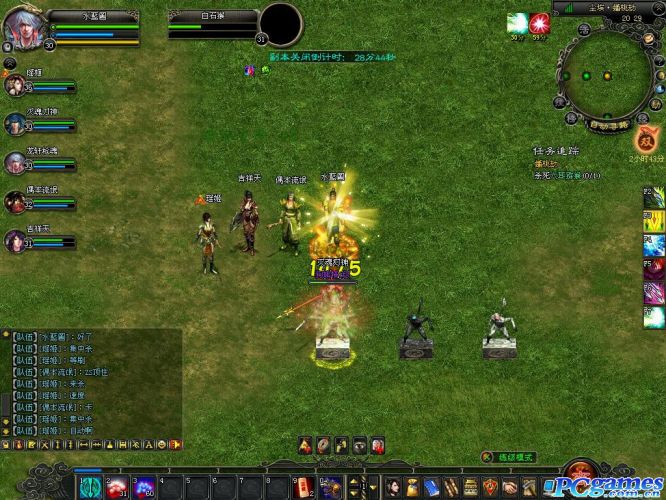Open the blue book menu icon
Image resolution: width=666 pixels, height=500 pixels.
tap(431, 487)
